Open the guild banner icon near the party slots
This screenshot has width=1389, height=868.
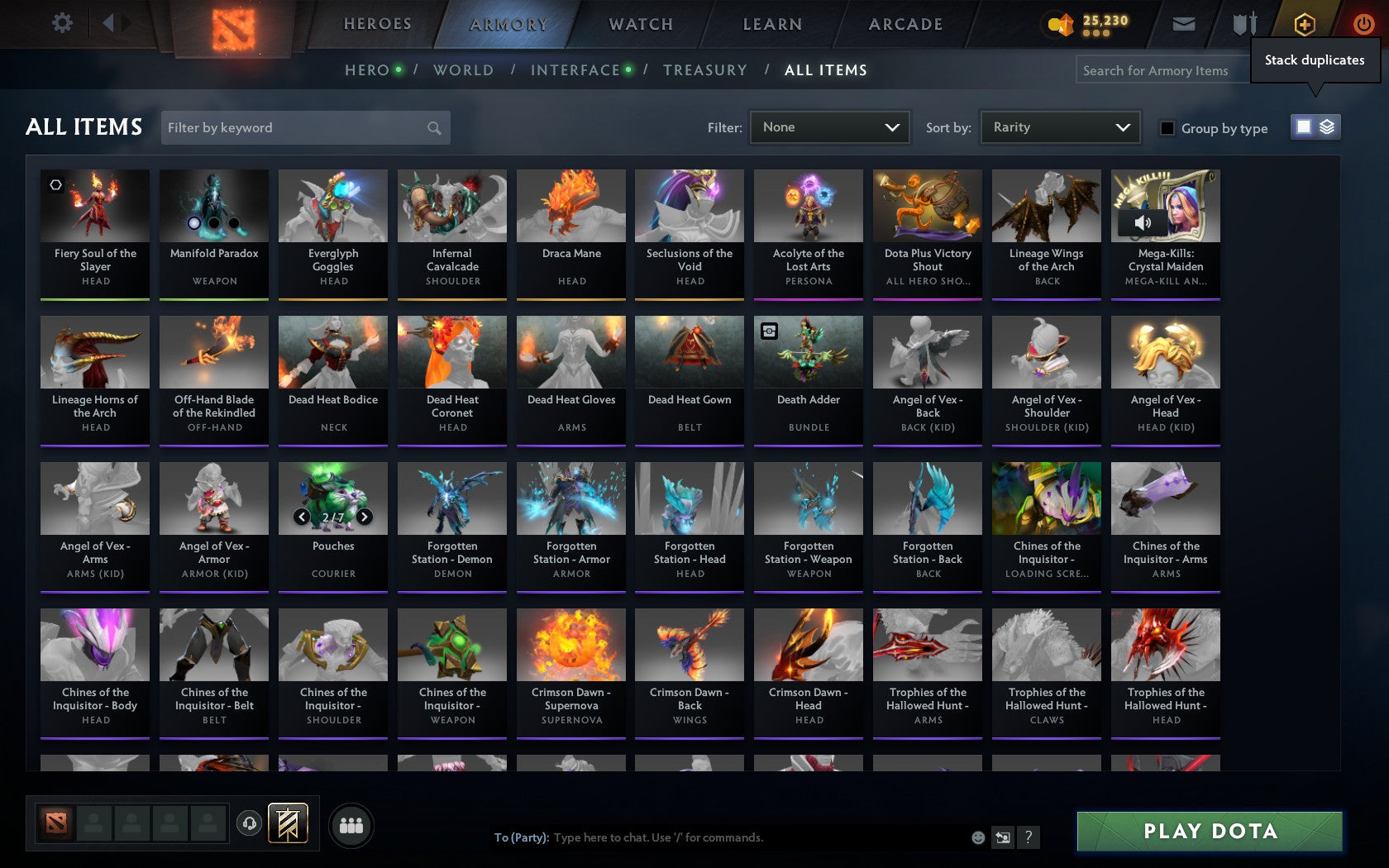(288, 823)
